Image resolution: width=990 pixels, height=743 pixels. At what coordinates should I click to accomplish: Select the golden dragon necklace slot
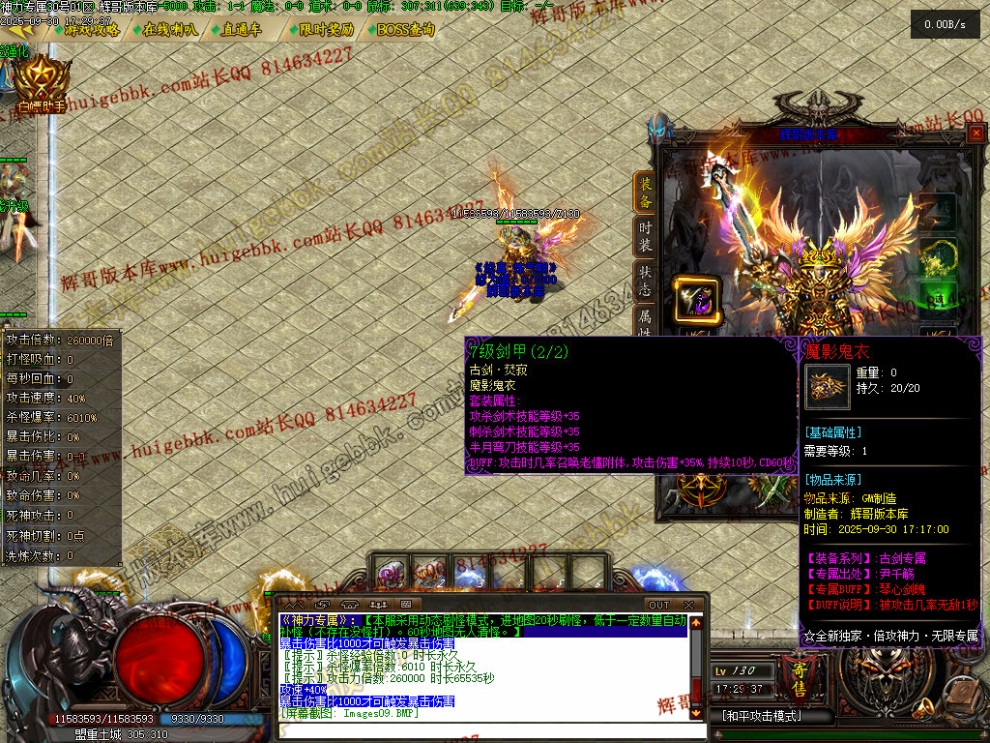pos(938,255)
